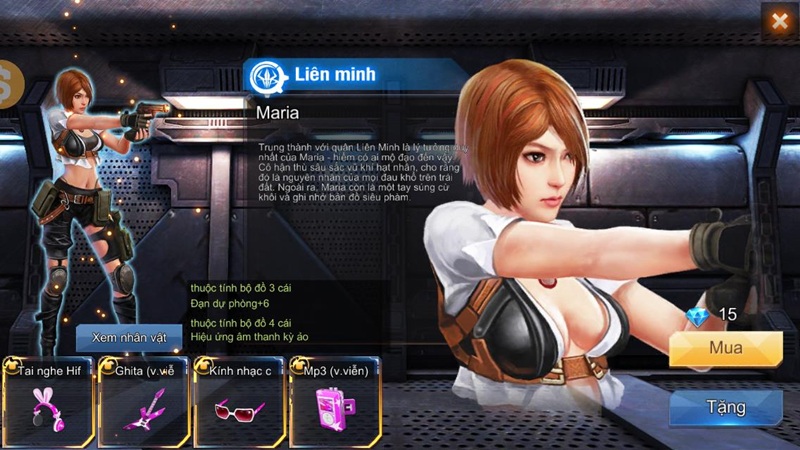800x450 pixels.
Task: Pick the Mp3 player item slot
Action: 335,403
